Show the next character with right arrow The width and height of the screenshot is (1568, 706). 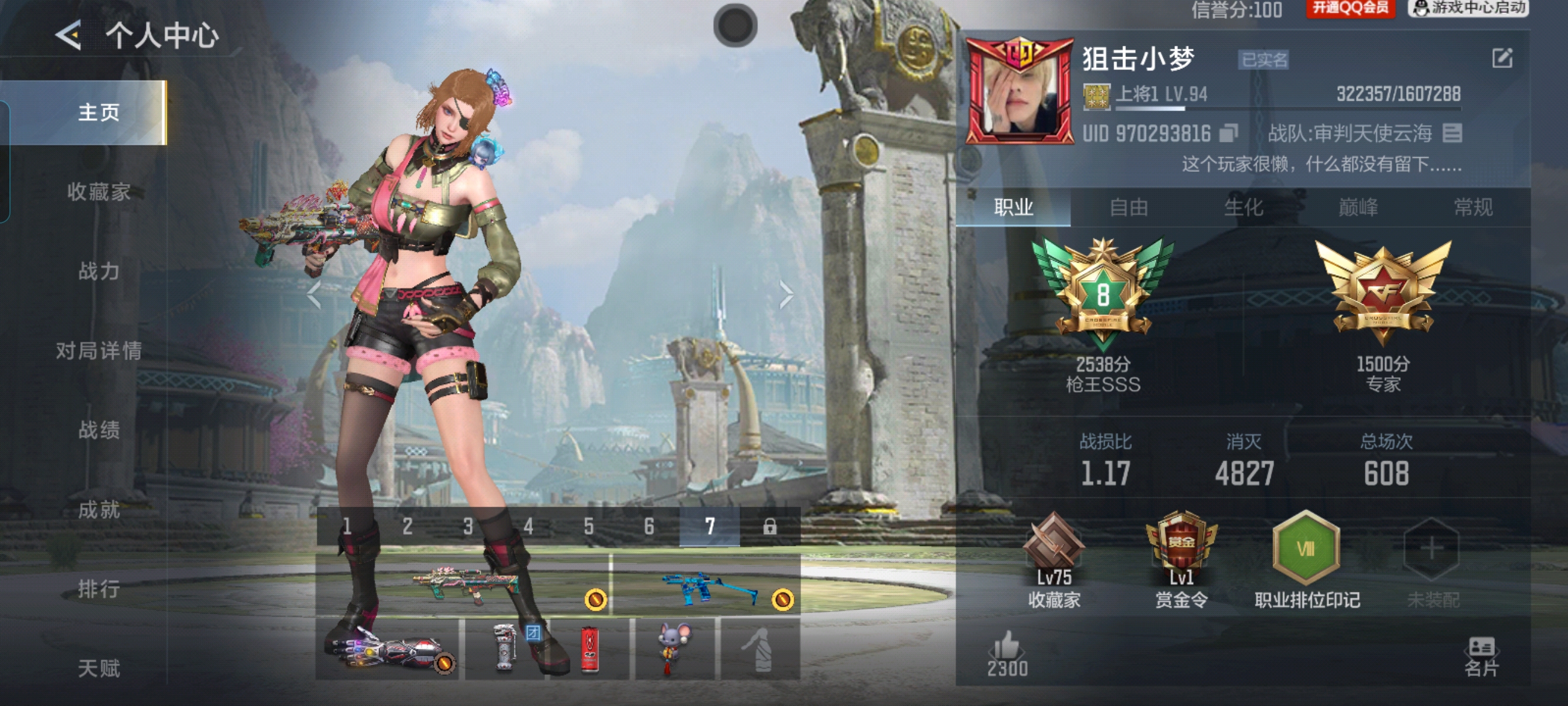point(786,295)
